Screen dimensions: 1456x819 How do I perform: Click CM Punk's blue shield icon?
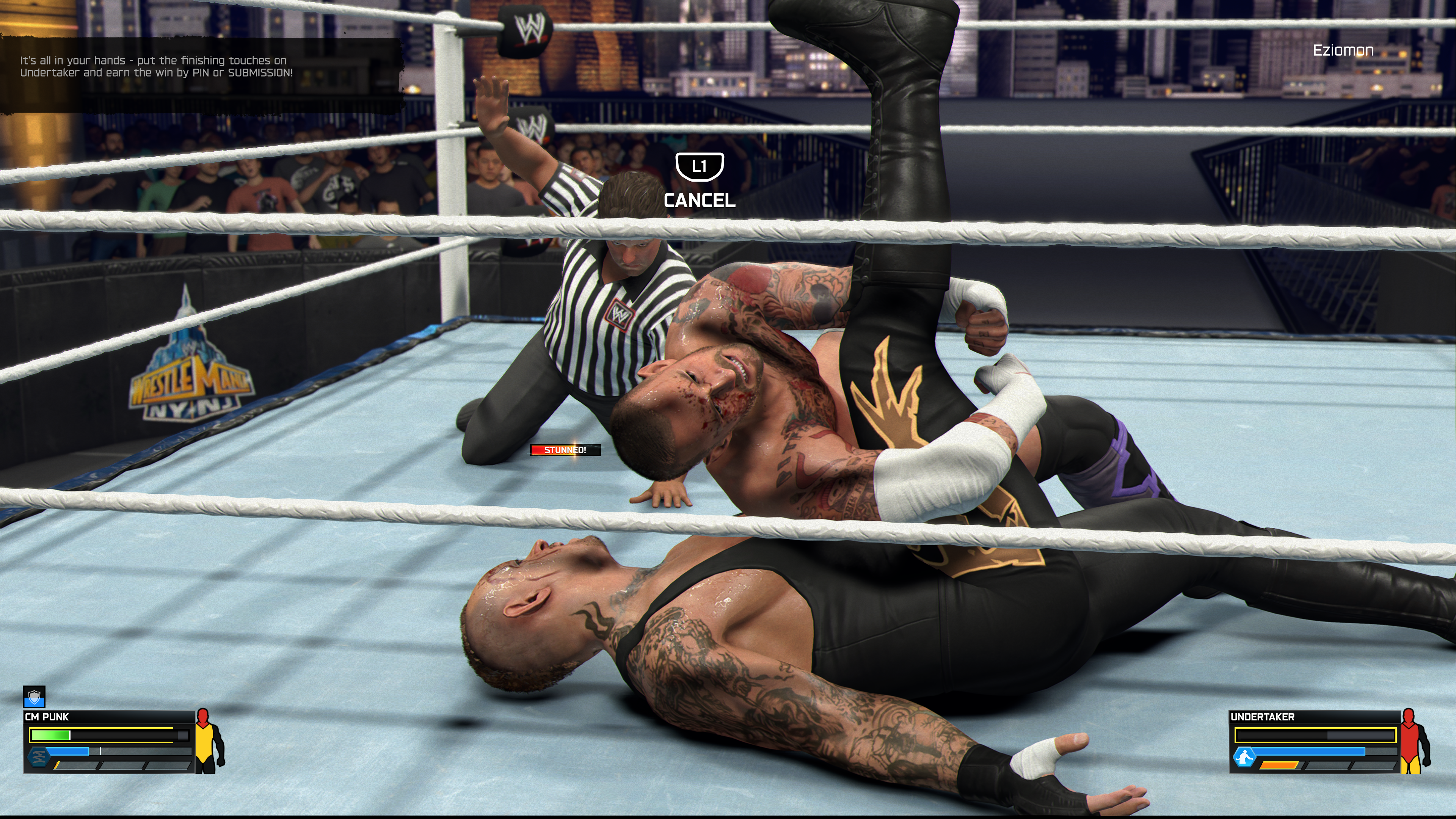pos(34,697)
